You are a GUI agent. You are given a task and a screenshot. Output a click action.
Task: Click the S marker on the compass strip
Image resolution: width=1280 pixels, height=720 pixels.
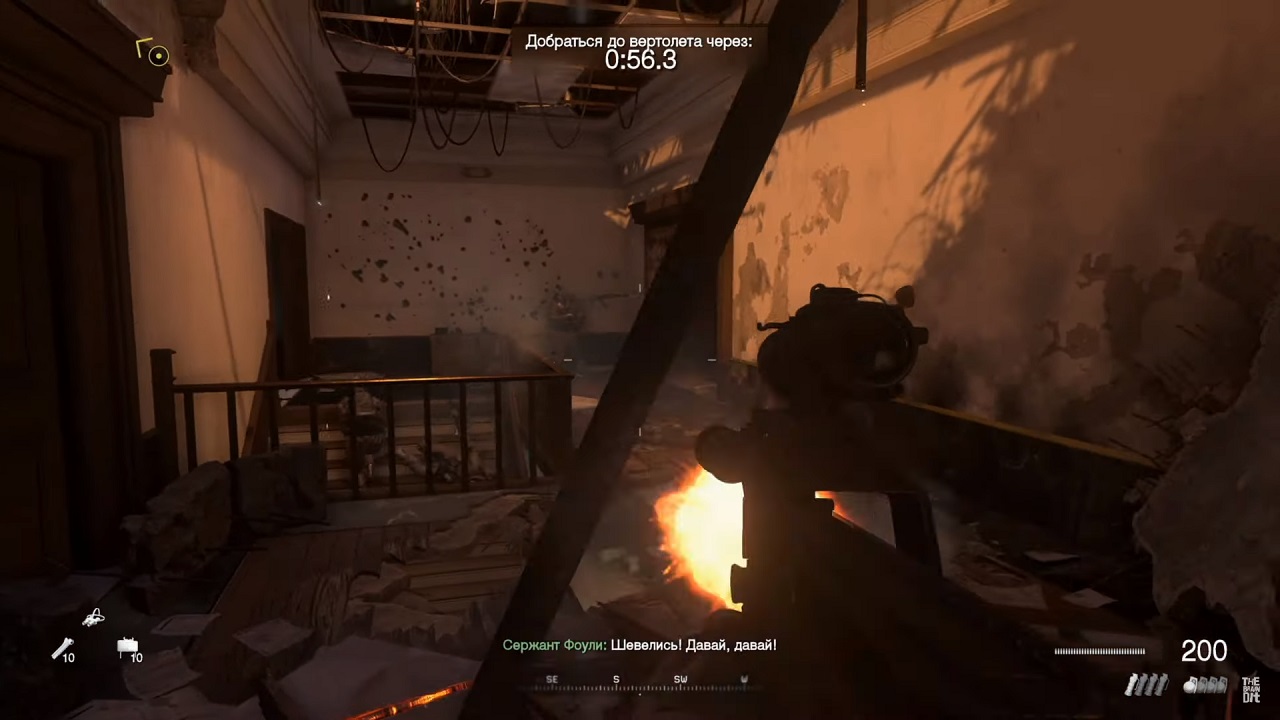[615, 678]
